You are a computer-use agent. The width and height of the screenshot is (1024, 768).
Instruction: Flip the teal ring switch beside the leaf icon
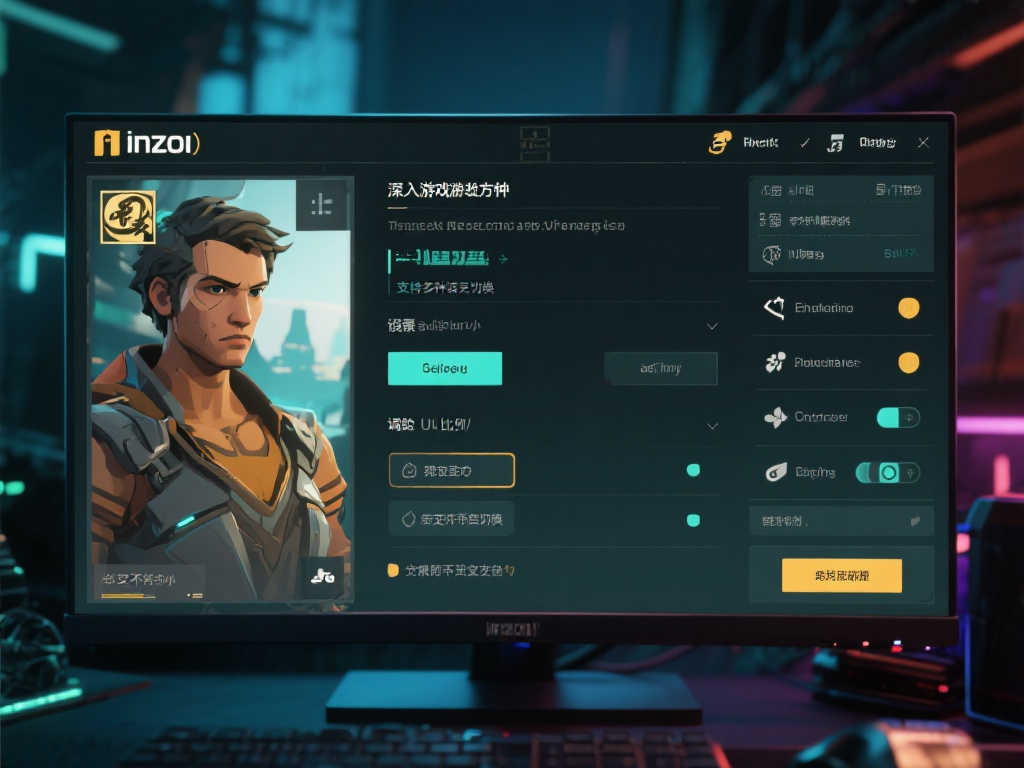coord(887,472)
